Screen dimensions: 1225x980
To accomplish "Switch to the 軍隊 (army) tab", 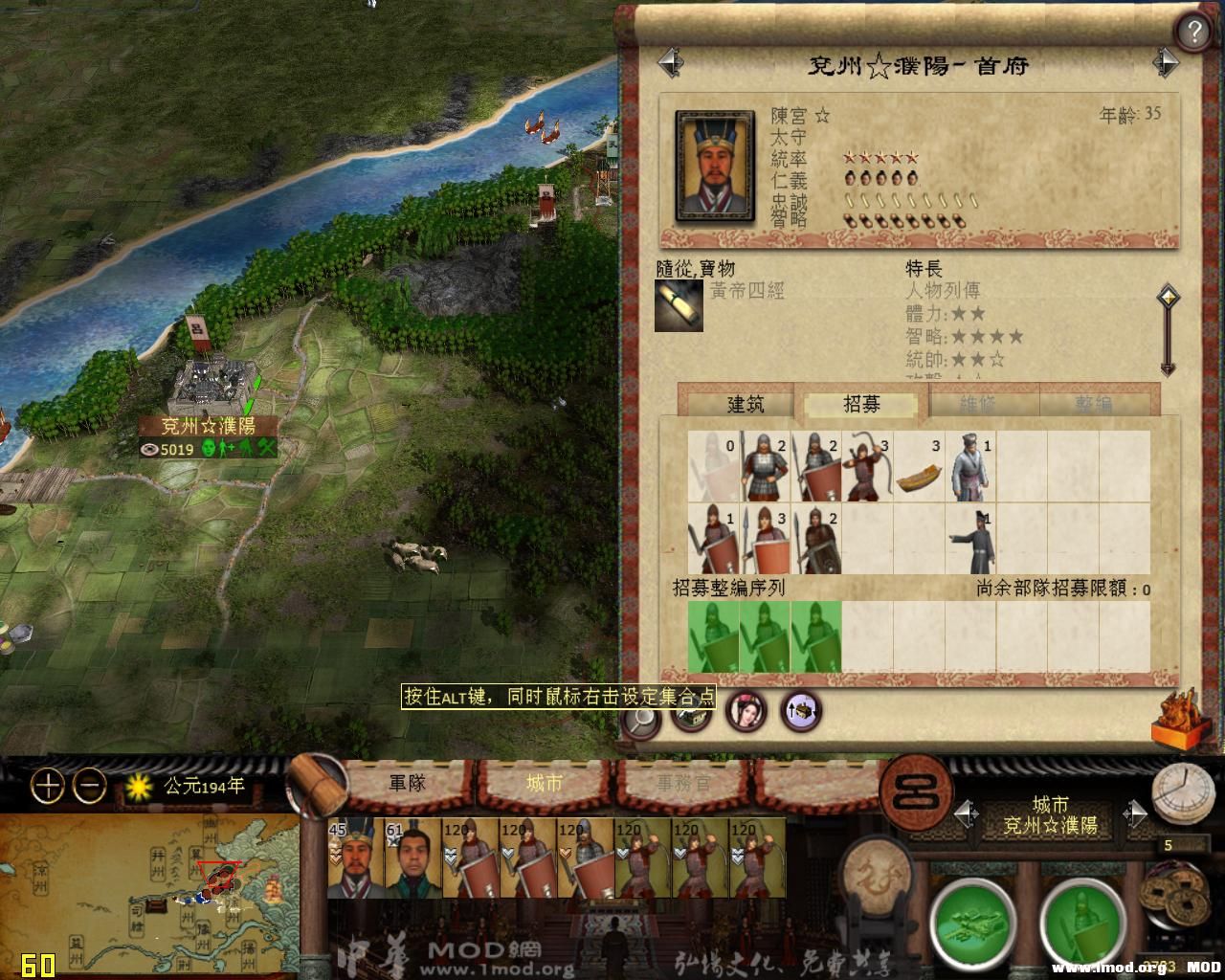I will [x=406, y=784].
